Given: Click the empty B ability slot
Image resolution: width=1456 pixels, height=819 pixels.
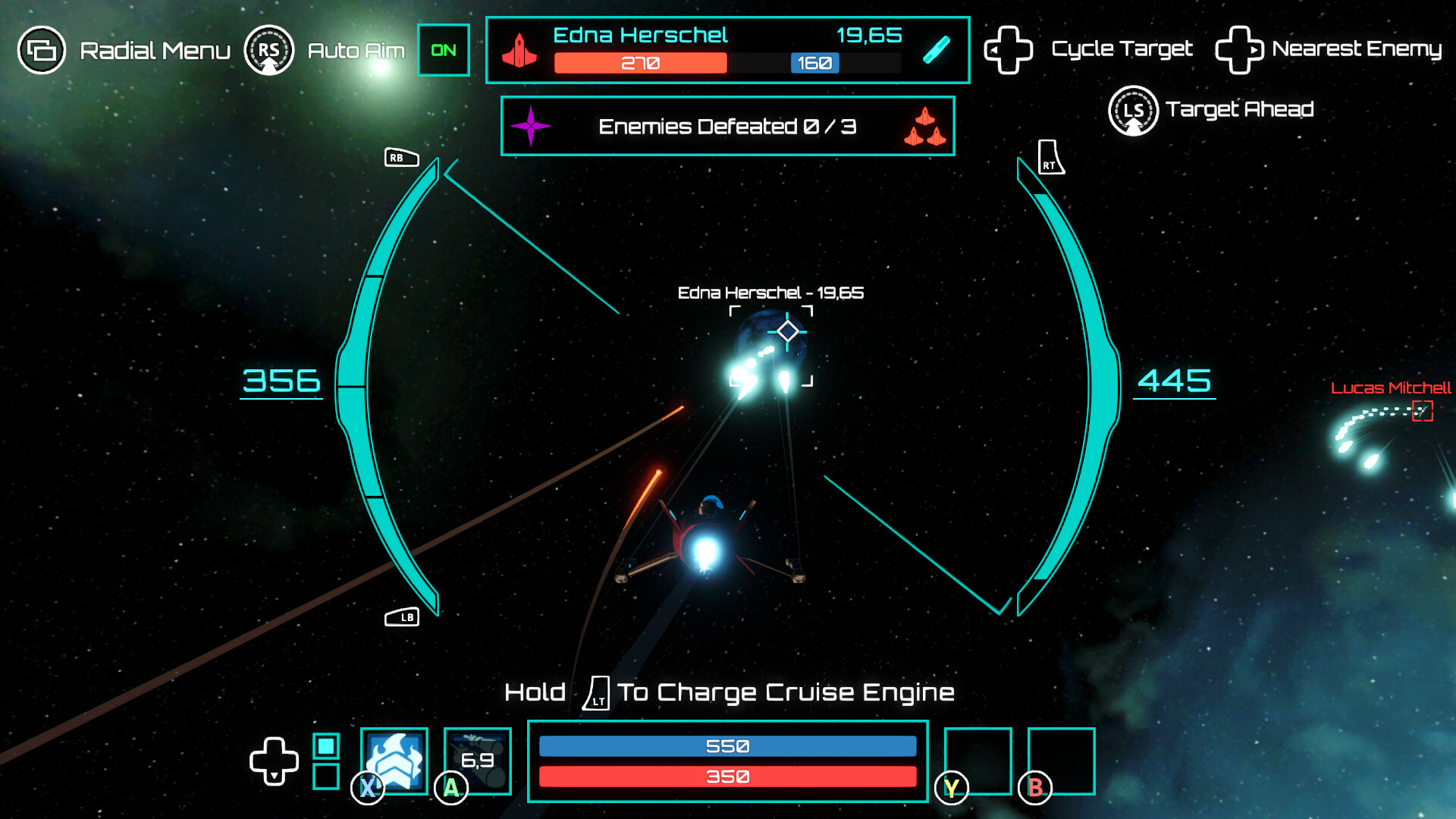Looking at the screenshot, I should 1061,761.
